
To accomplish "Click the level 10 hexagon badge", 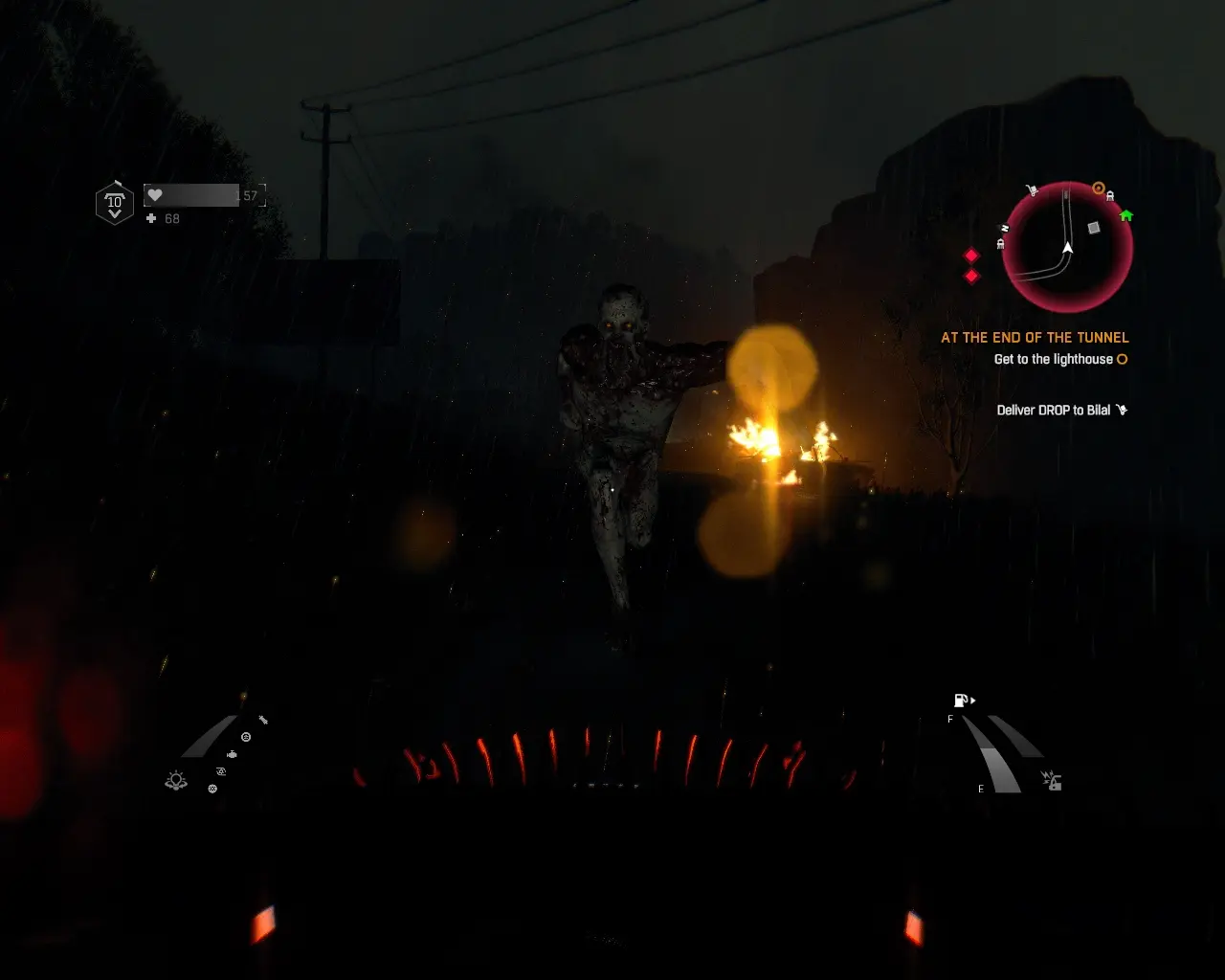I will pyautogui.click(x=115, y=202).
